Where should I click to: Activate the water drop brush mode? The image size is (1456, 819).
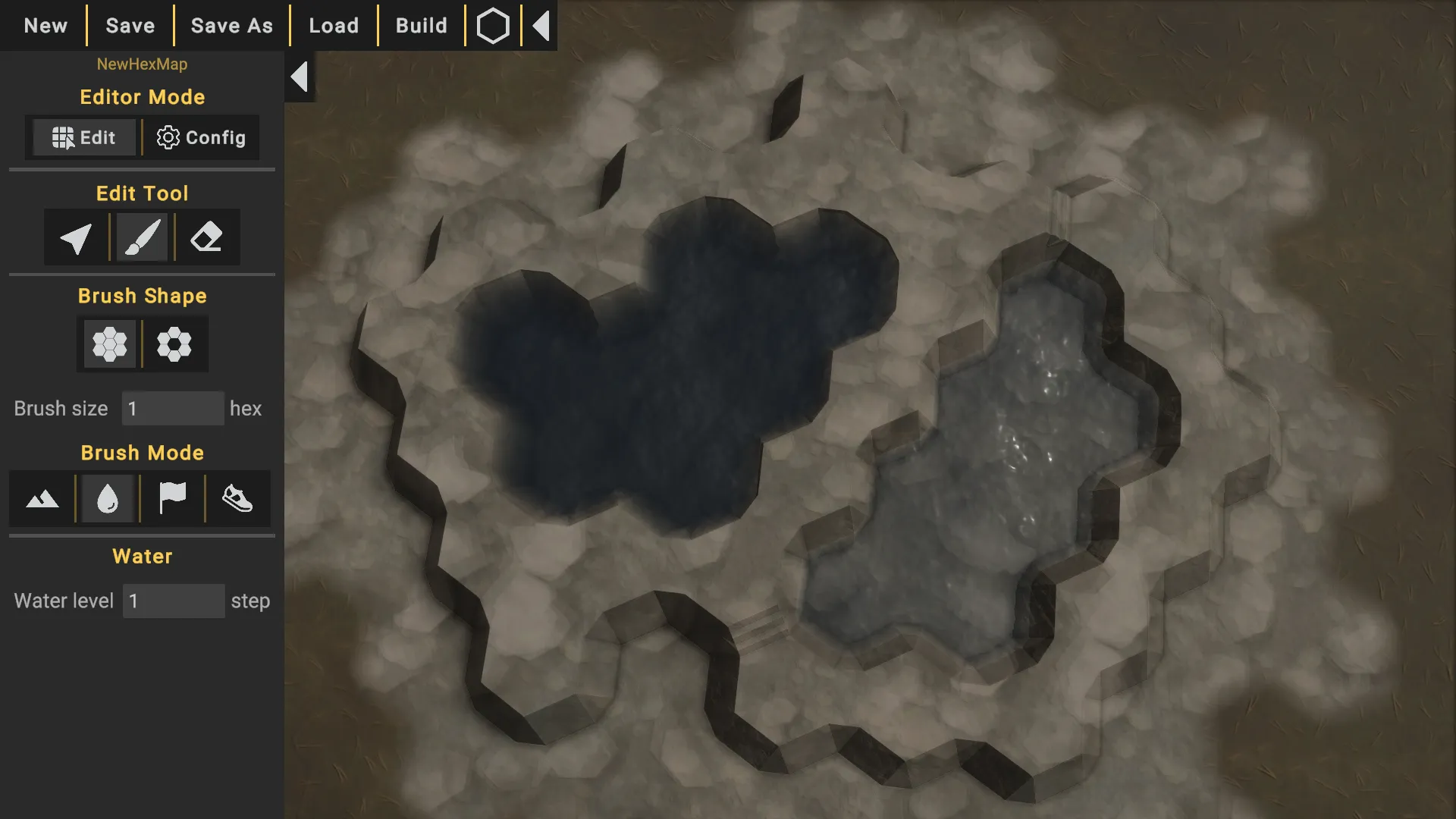[x=108, y=499]
